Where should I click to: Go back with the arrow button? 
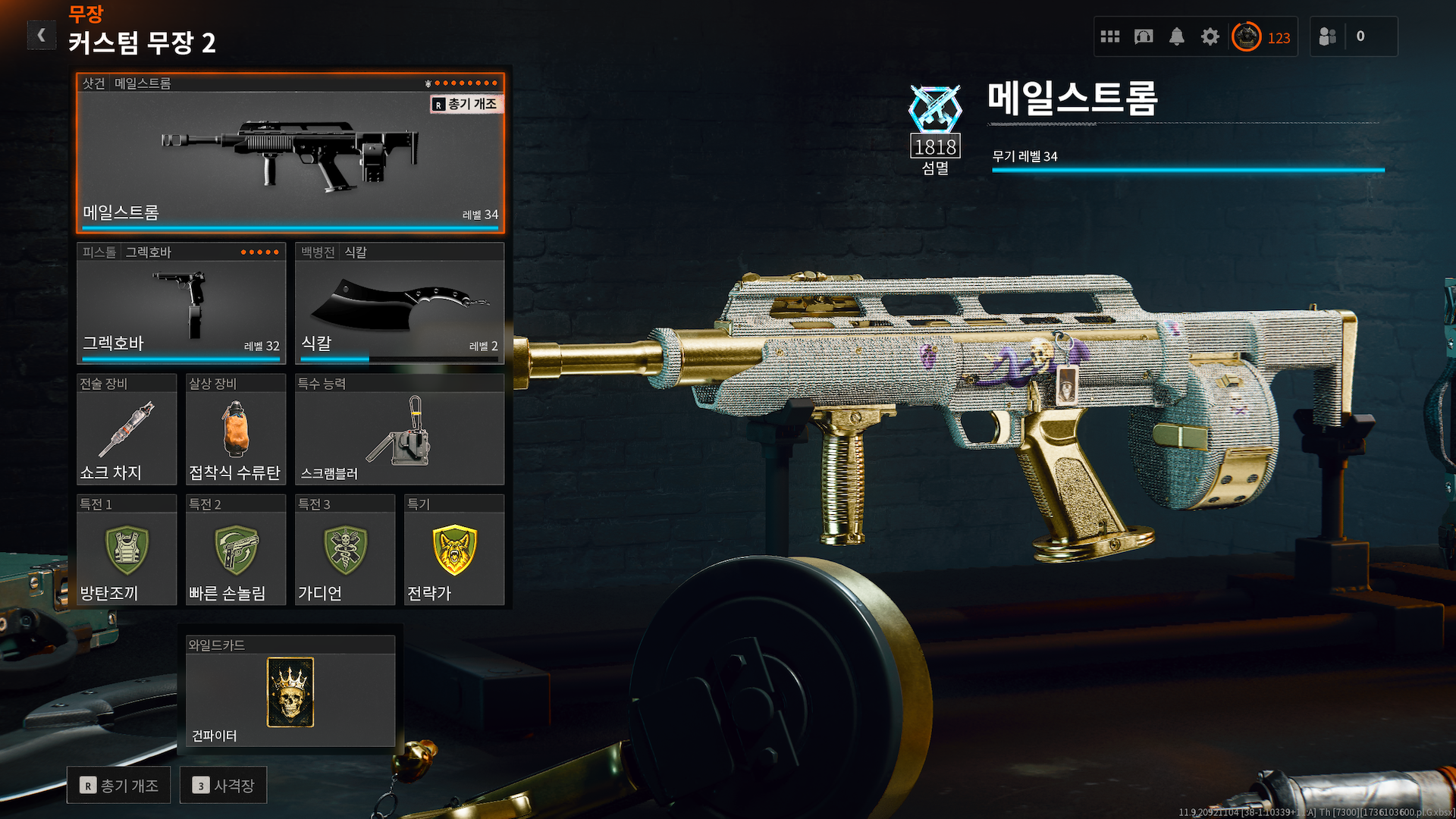pos(42,35)
